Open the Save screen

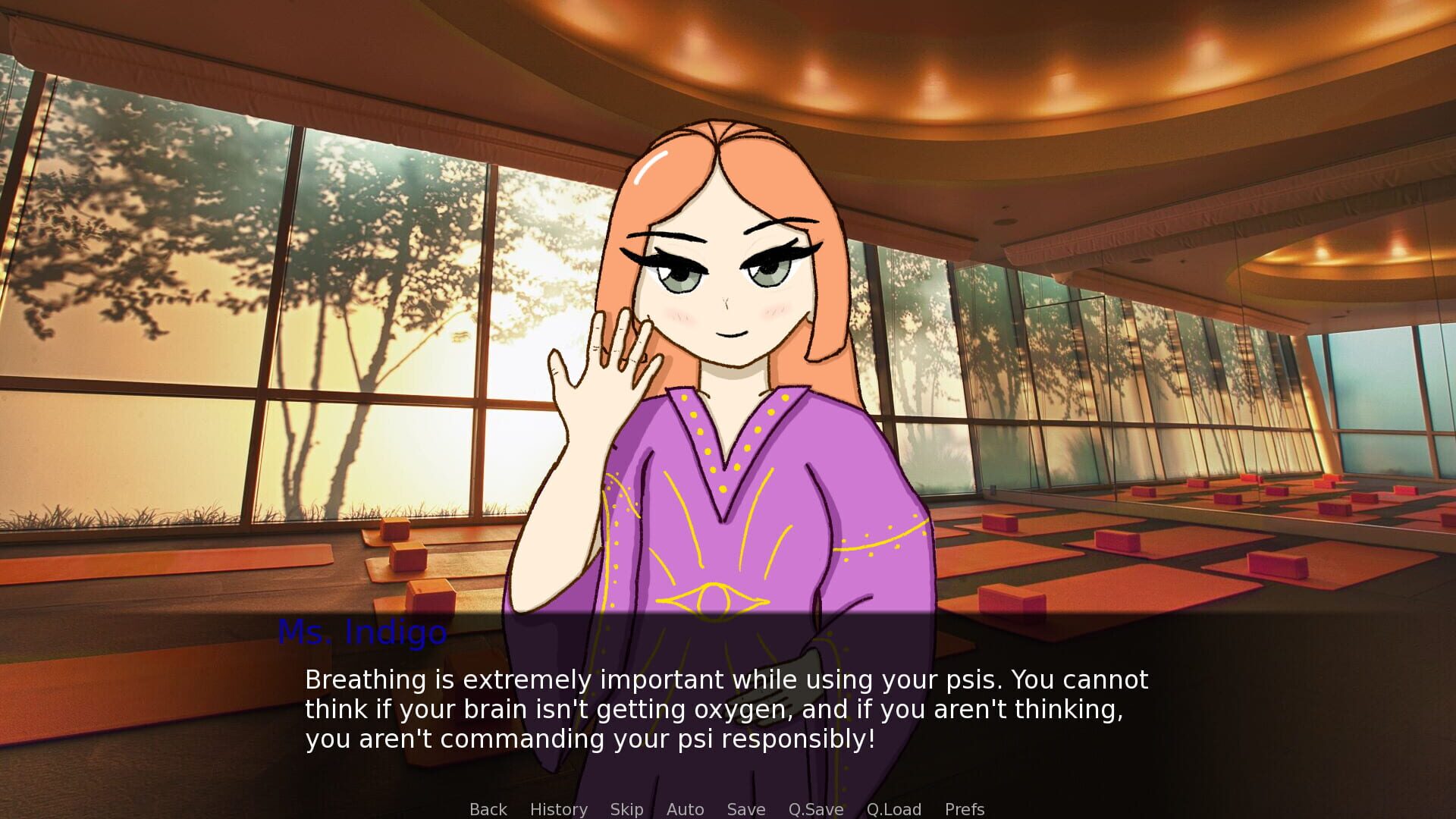point(745,809)
